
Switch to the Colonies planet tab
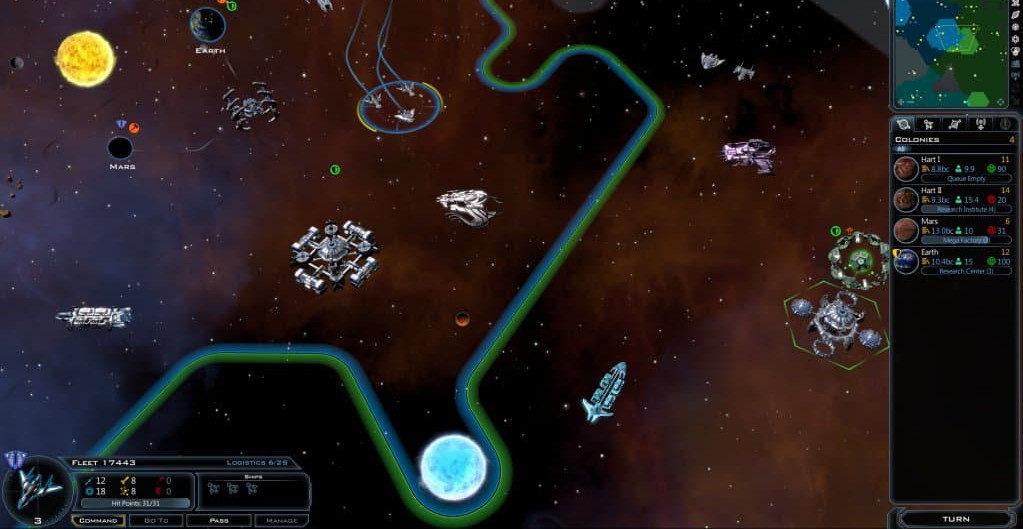point(904,124)
